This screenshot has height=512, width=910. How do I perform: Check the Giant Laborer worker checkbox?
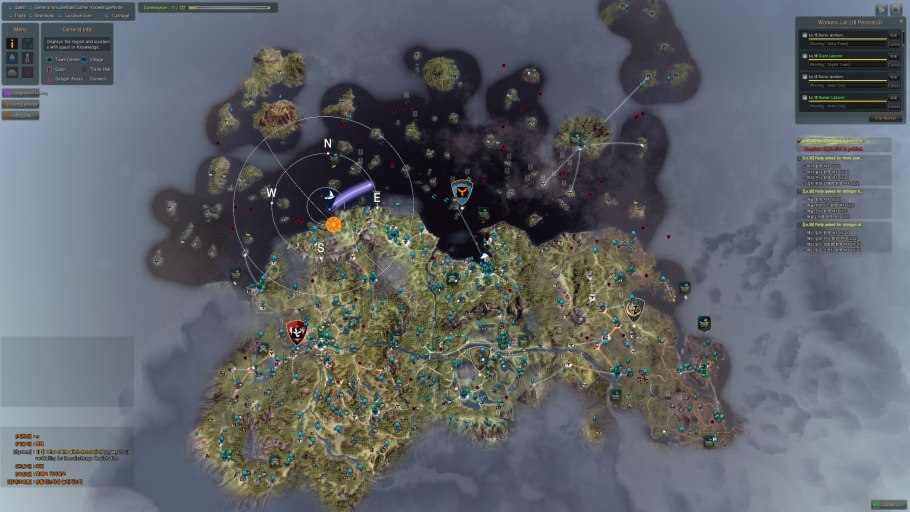(x=803, y=56)
